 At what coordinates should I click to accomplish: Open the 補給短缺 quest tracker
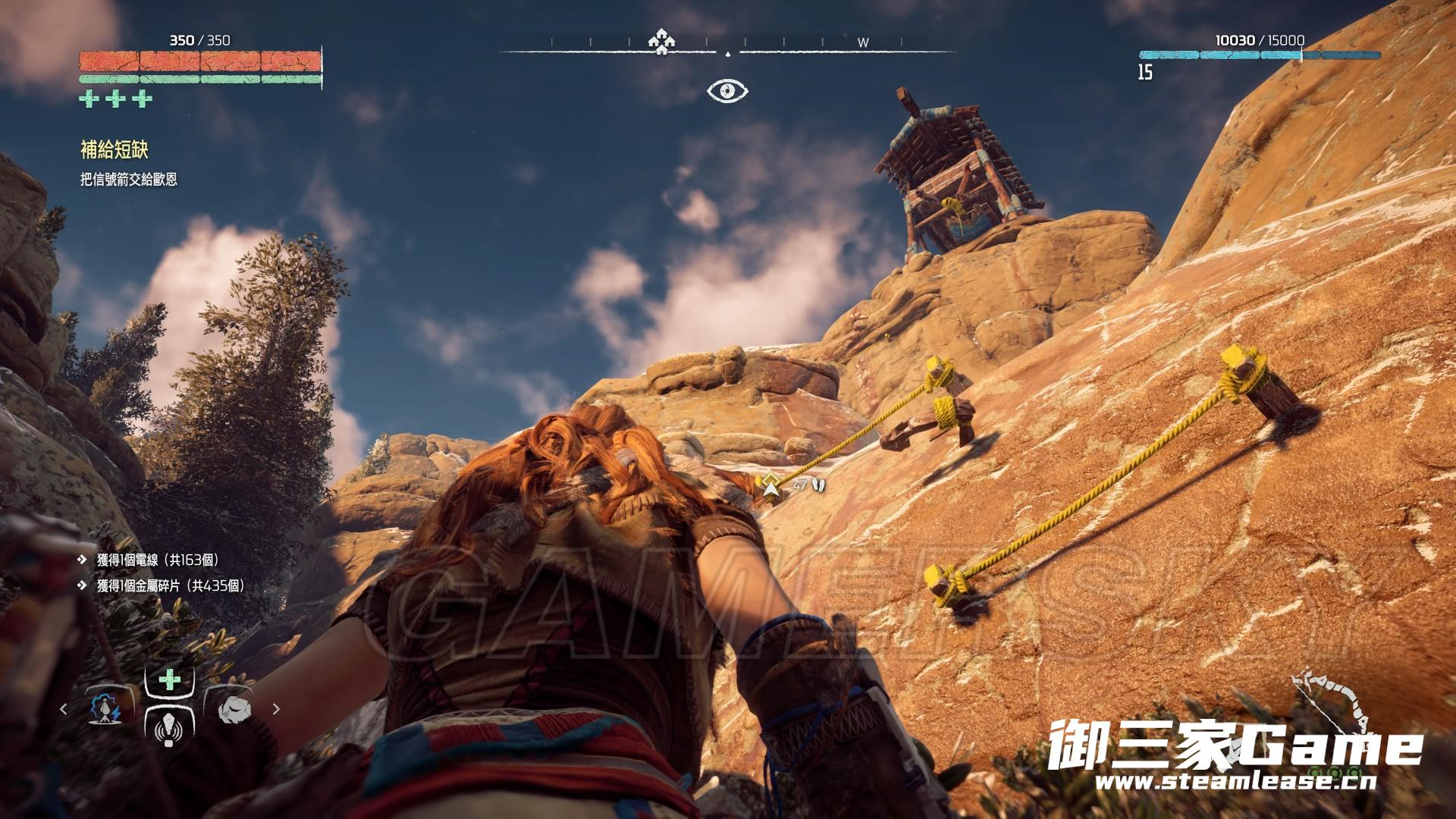114,150
